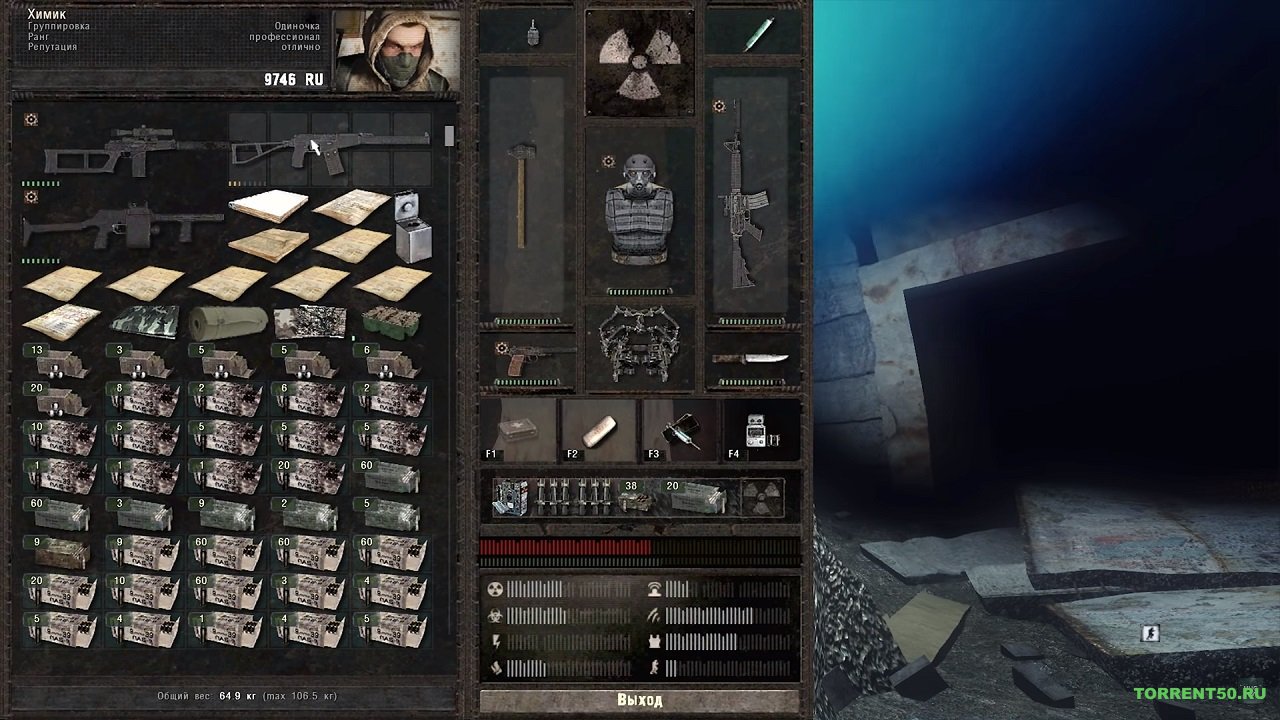Select the drum grenade launcher in inventory

click(120, 226)
